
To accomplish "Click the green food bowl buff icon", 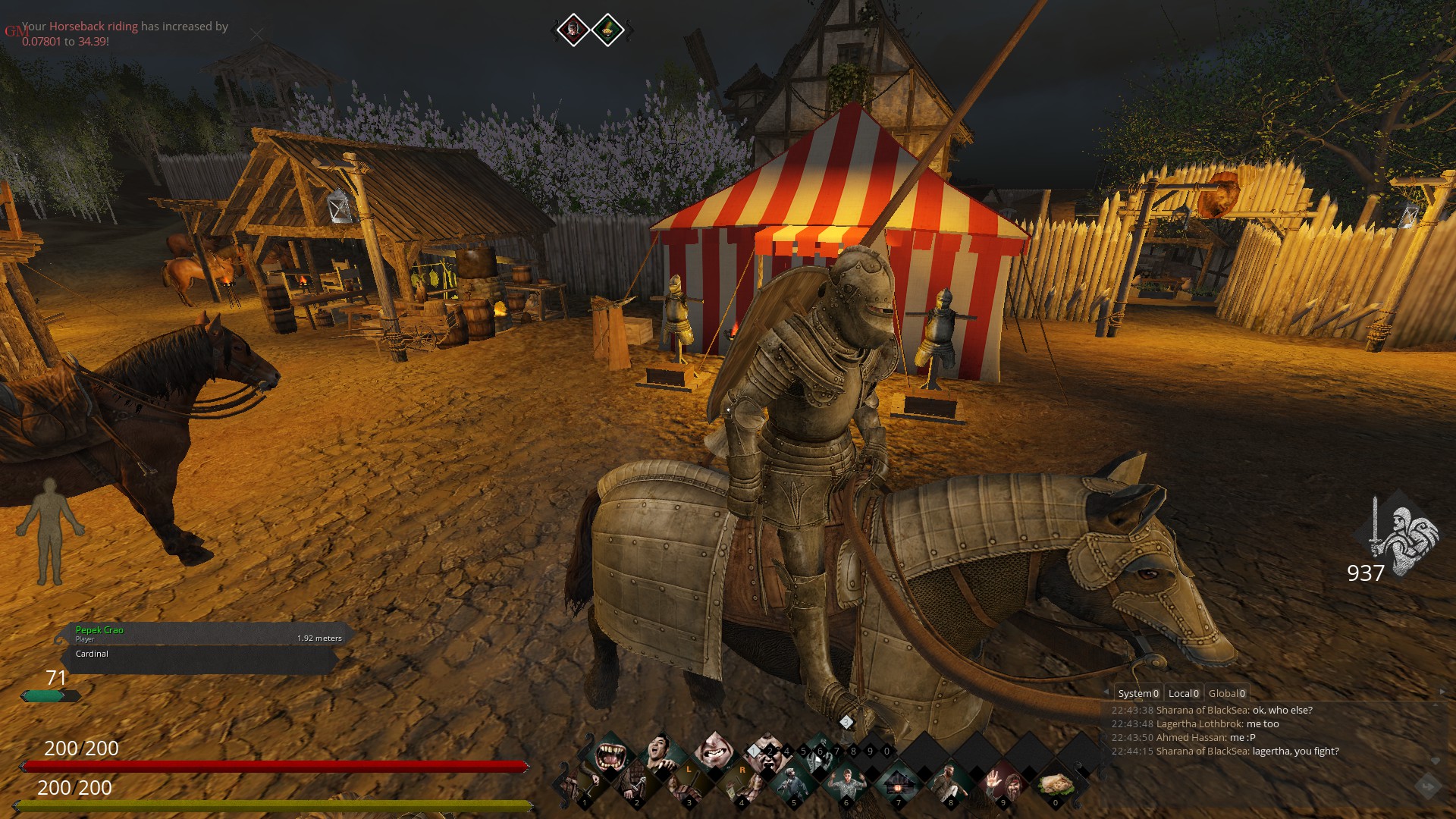I will pos(608,30).
